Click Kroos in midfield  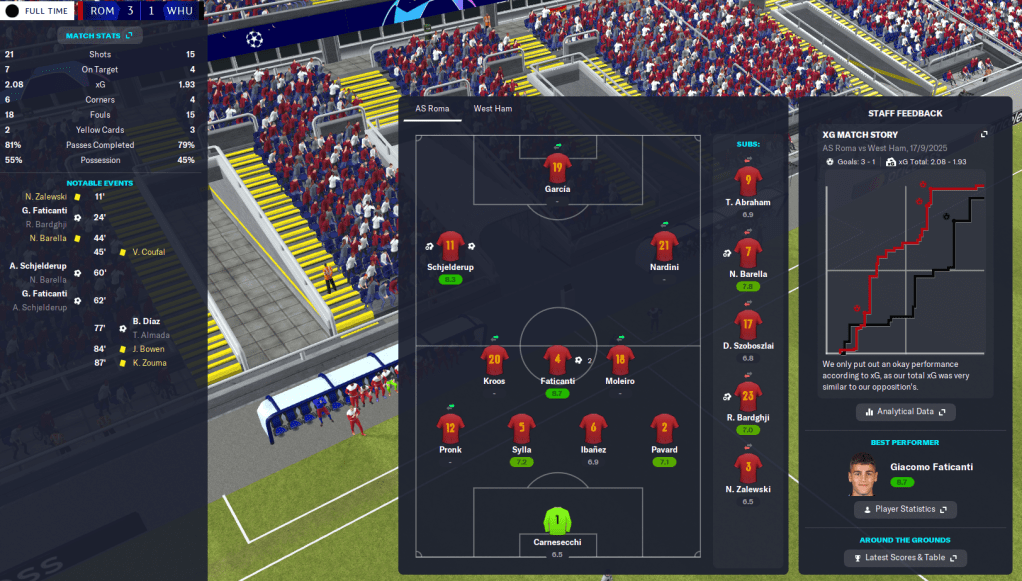point(494,359)
